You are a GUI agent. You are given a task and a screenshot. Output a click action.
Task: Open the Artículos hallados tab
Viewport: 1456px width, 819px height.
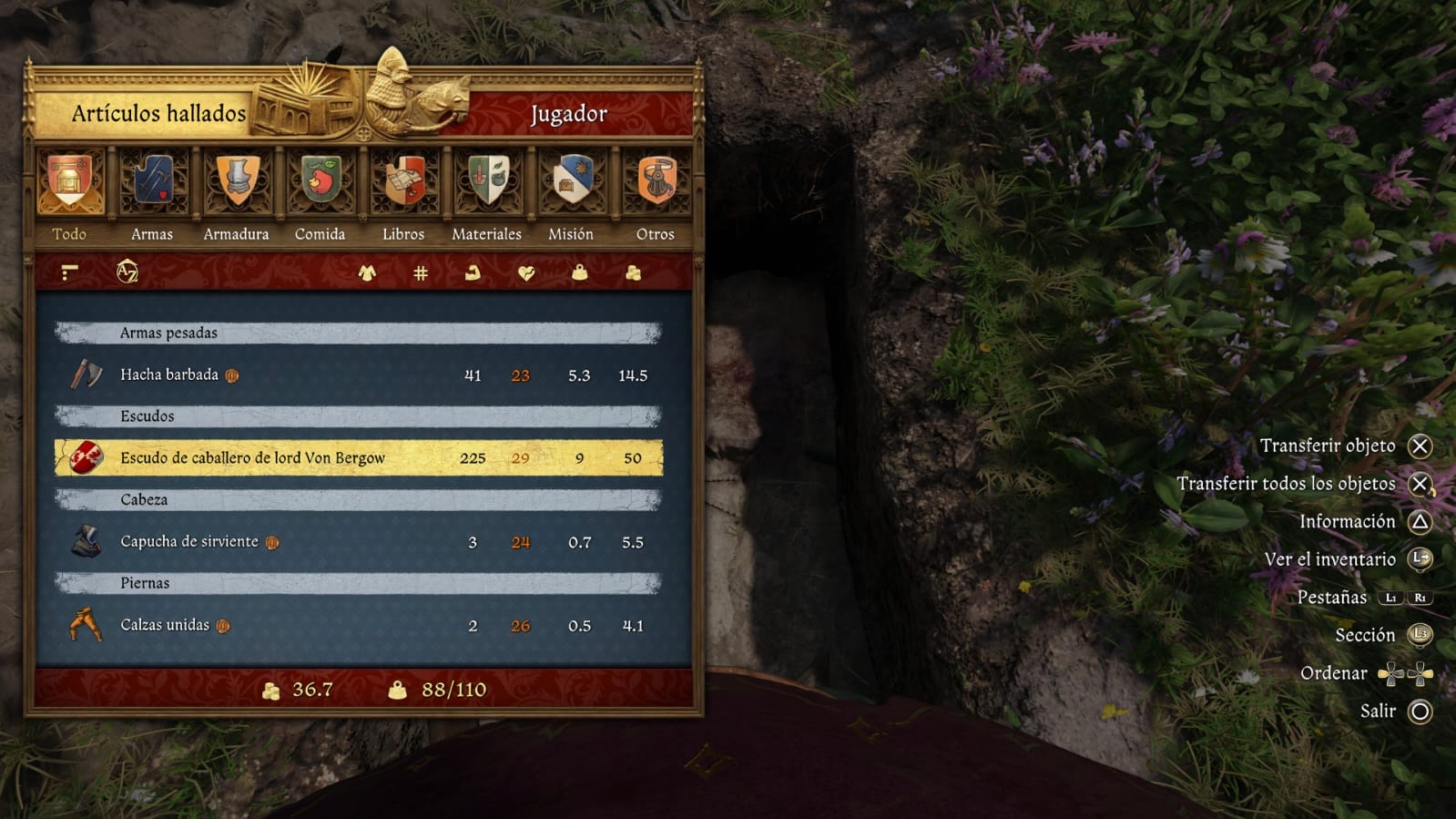coord(158,114)
